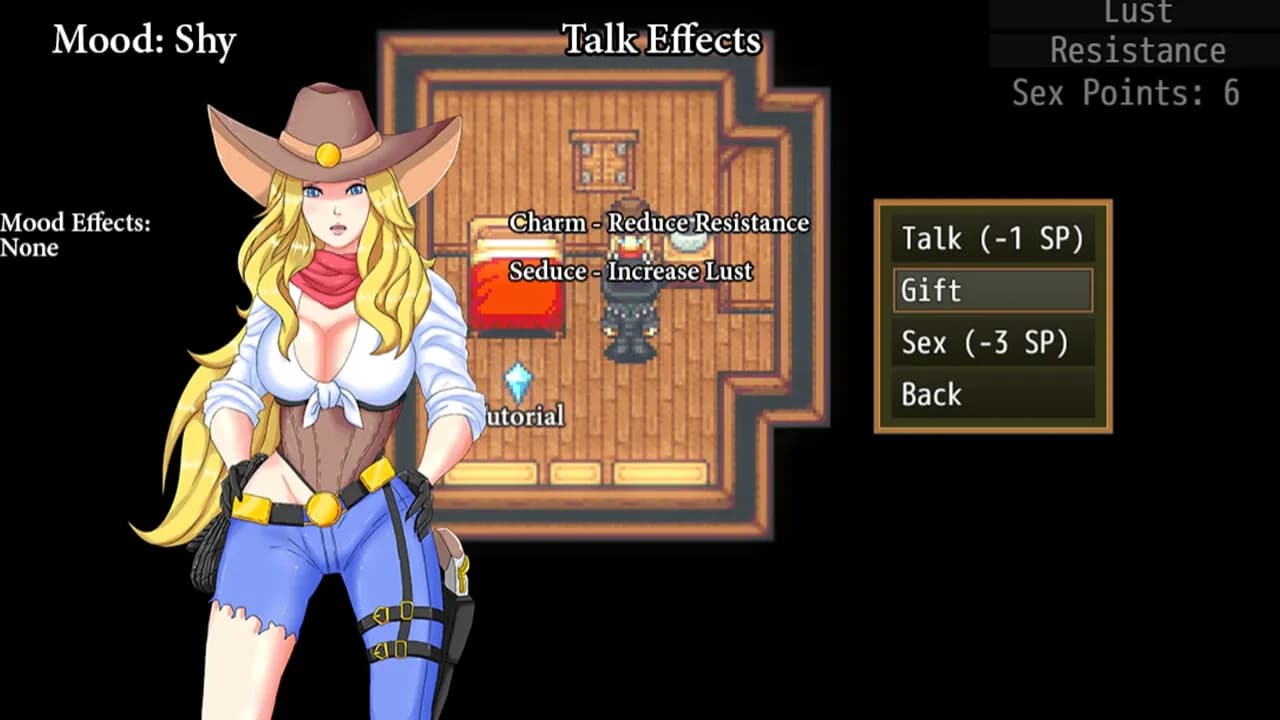Click the Mood: Shy indicator
The width and height of the screenshot is (1280, 720).
tap(144, 41)
